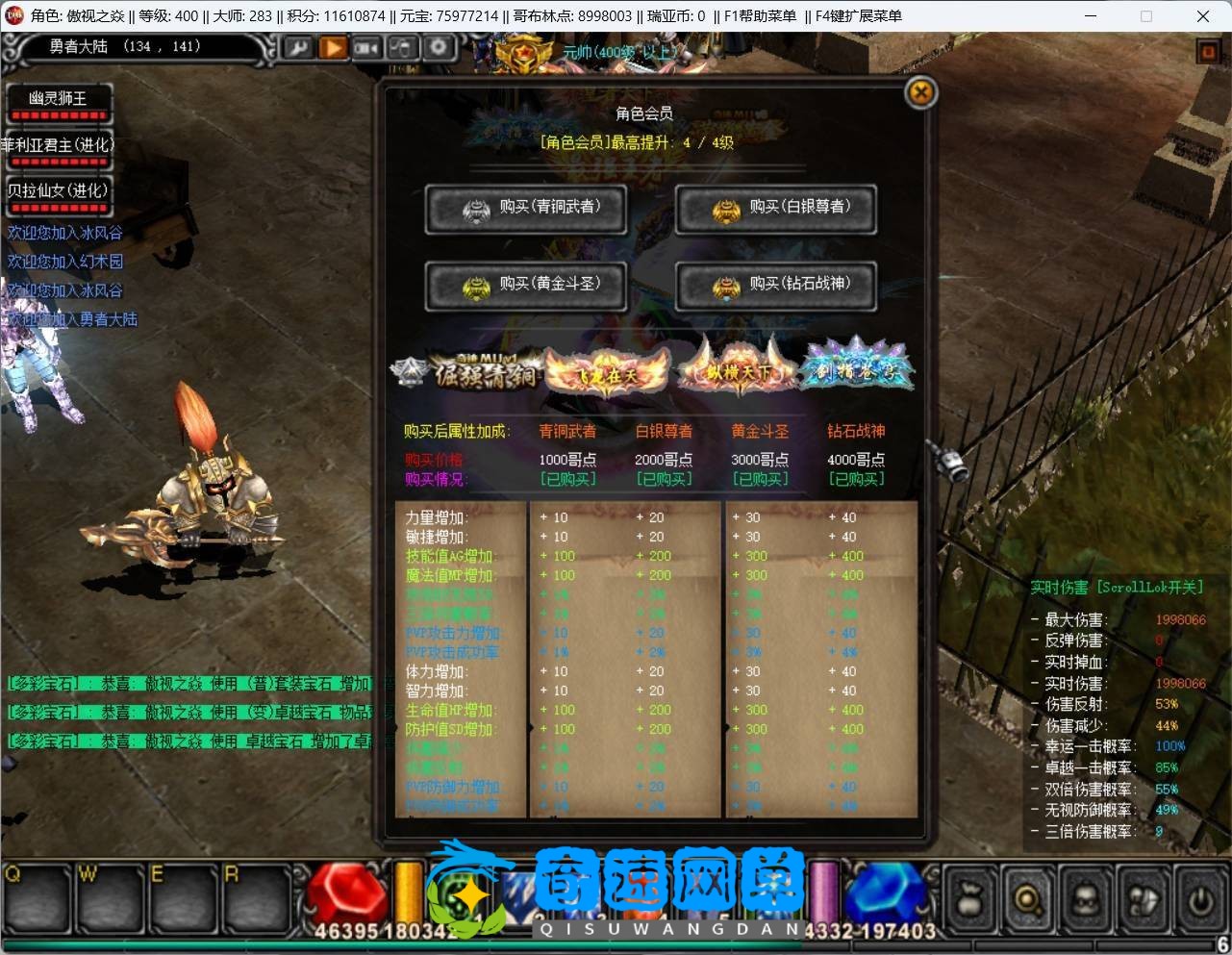
Task: Buy the 青铜武者 membership
Action: click(x=526, y=209)
